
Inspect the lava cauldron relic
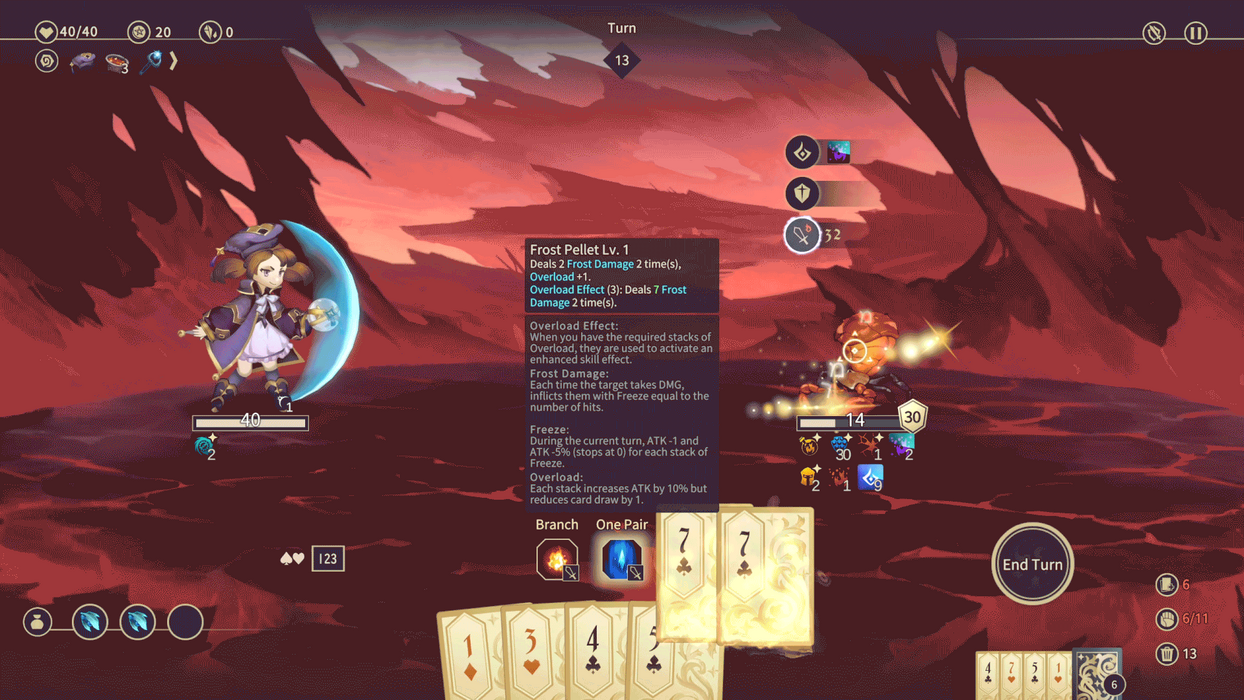(117, 62)
